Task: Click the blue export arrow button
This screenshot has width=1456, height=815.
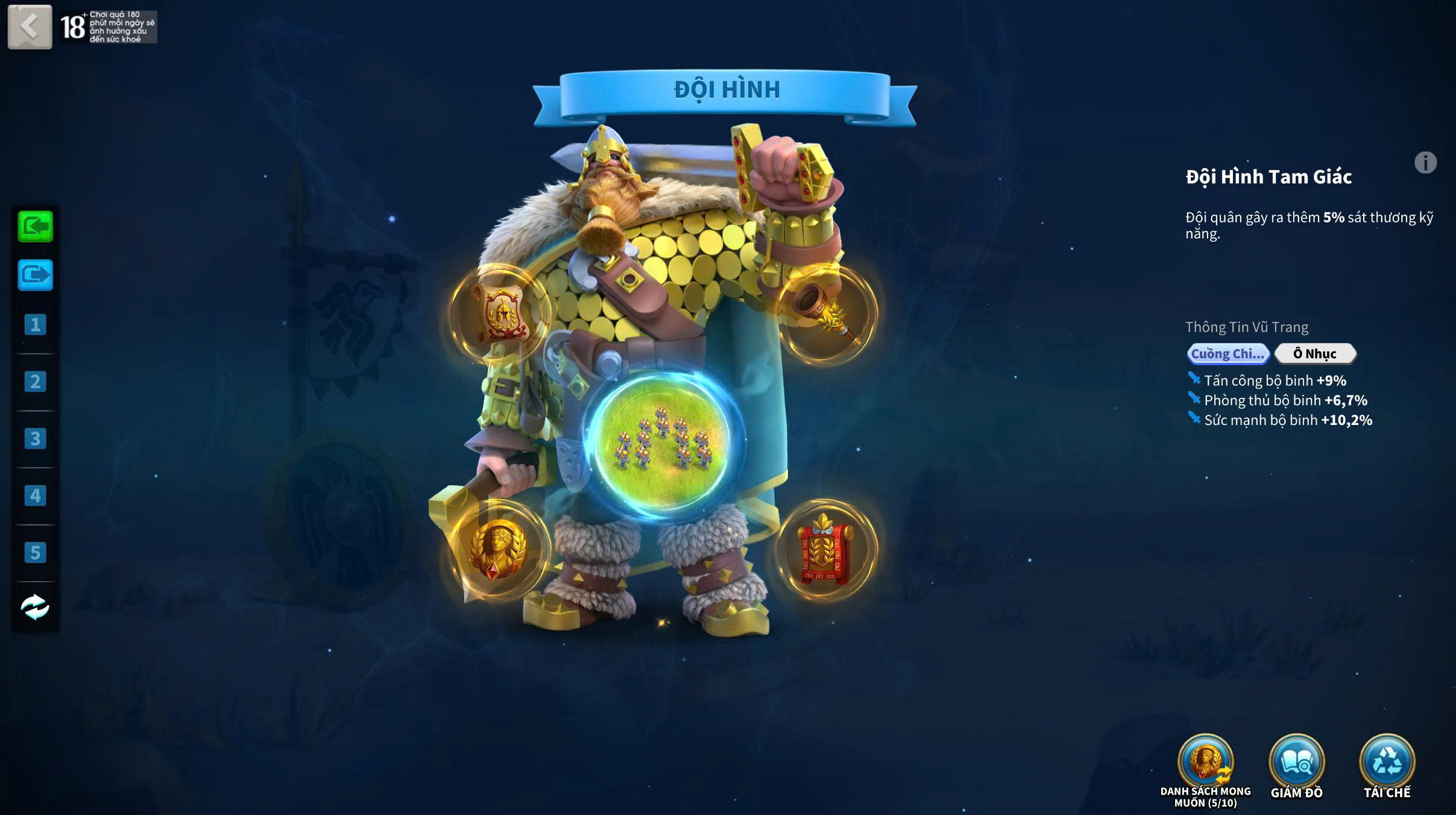Action: pos(35,275)
